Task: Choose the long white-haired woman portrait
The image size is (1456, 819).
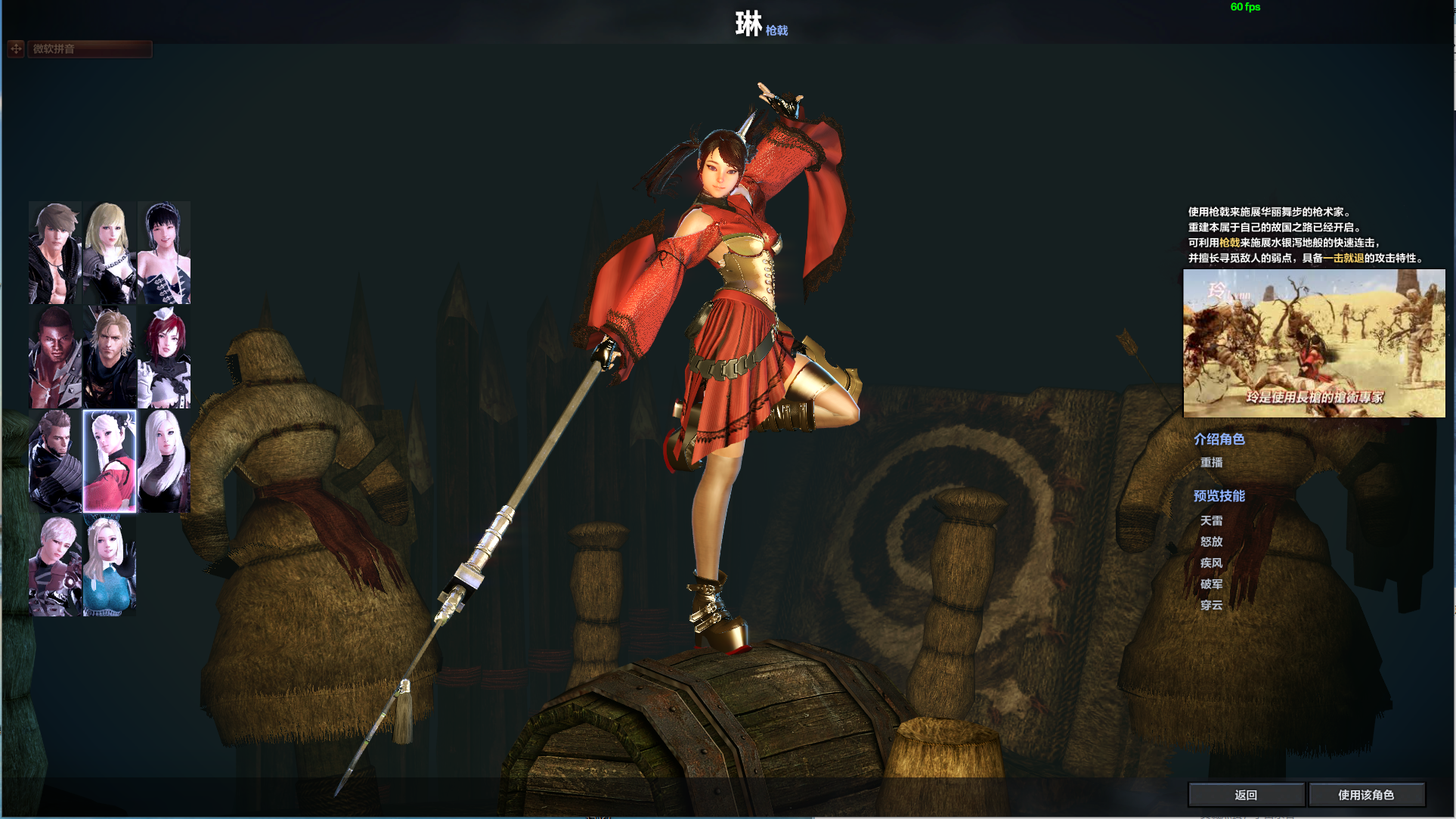Action: point(164,461)
